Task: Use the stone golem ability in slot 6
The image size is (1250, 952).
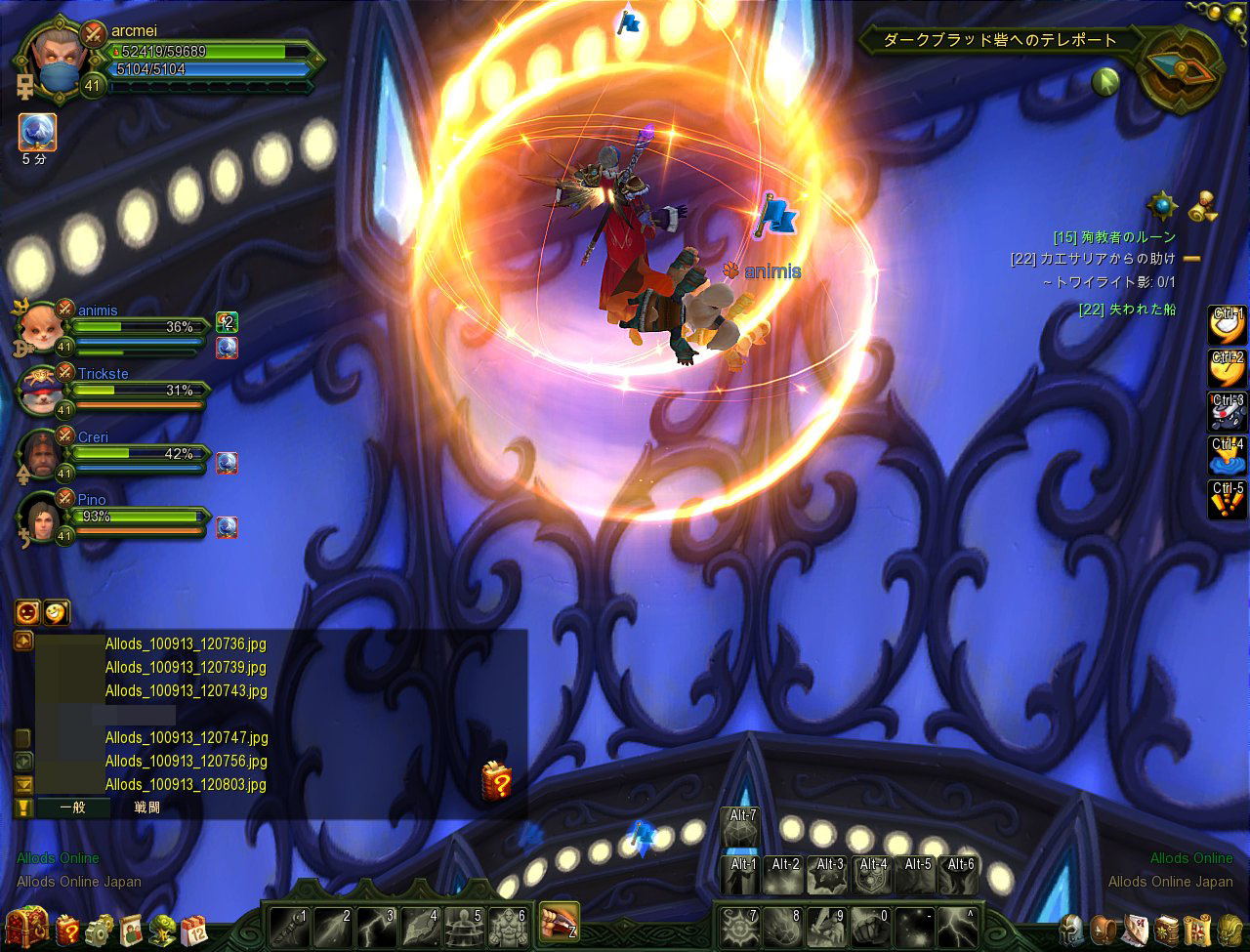Action: pyautogui.click(x=508, y=925)
